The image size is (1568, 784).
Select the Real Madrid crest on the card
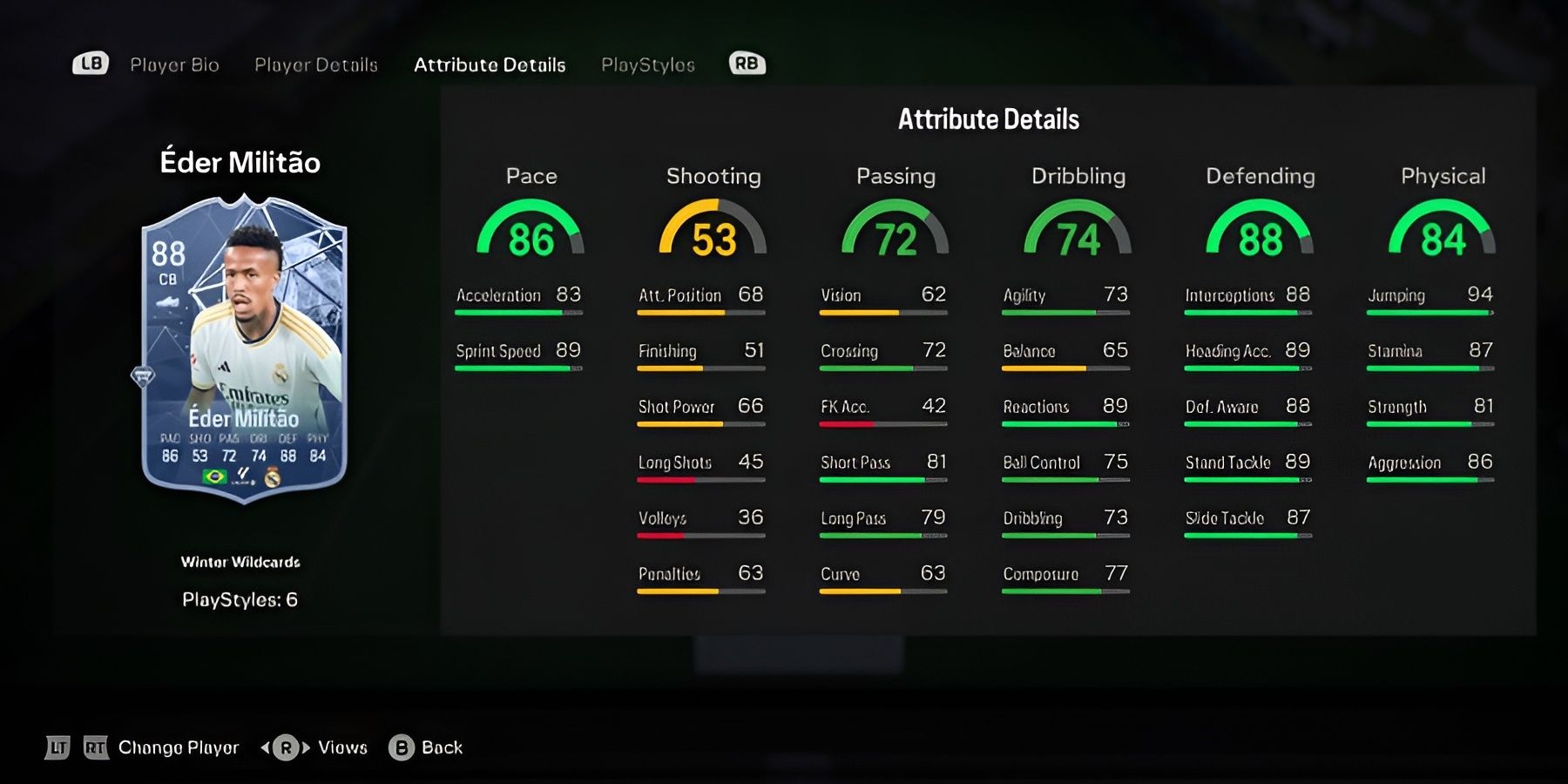click(272, 478)
